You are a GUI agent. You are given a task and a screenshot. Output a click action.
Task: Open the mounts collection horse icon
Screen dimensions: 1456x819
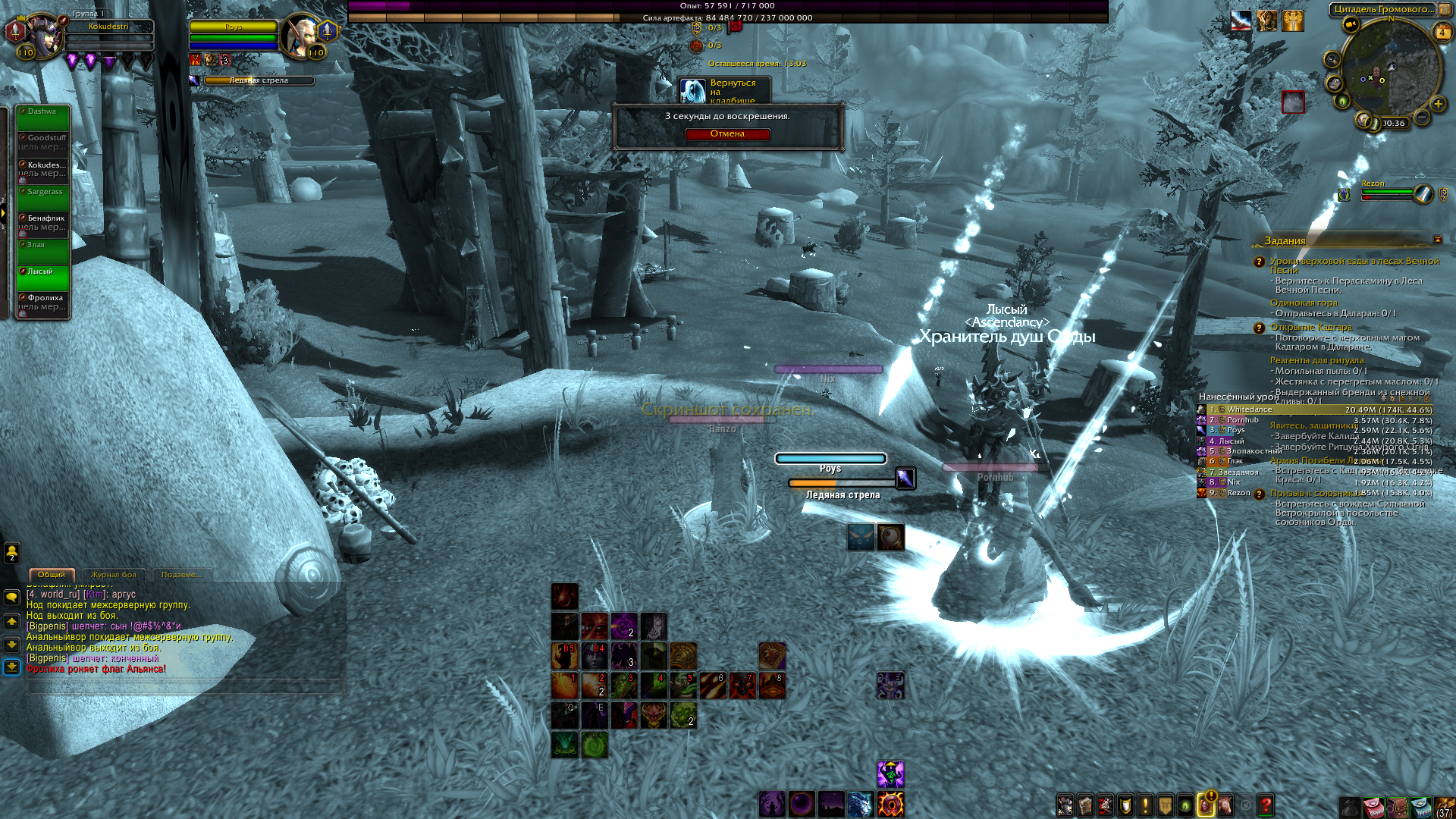[x=1224, y=805]
